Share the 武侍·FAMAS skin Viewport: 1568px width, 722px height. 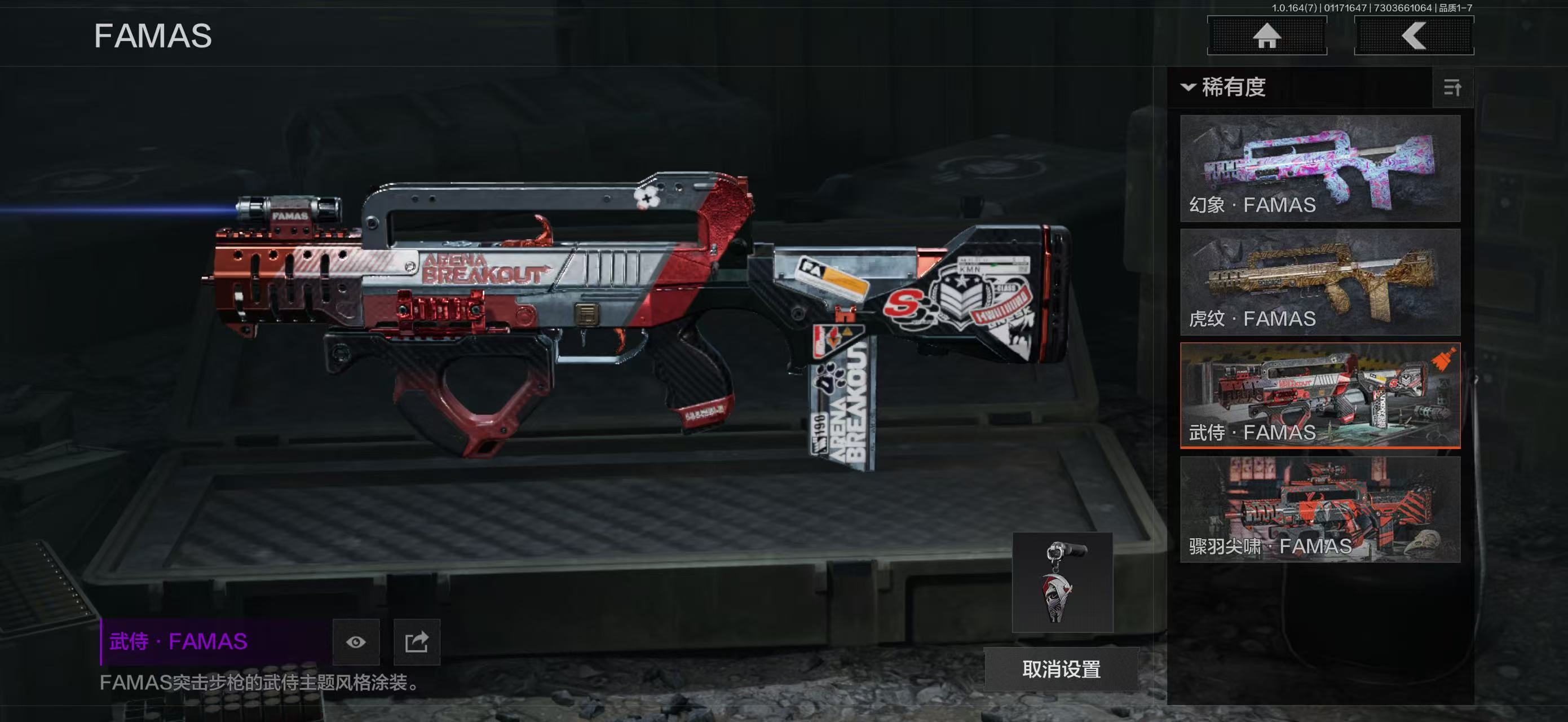tap(417, 642)
